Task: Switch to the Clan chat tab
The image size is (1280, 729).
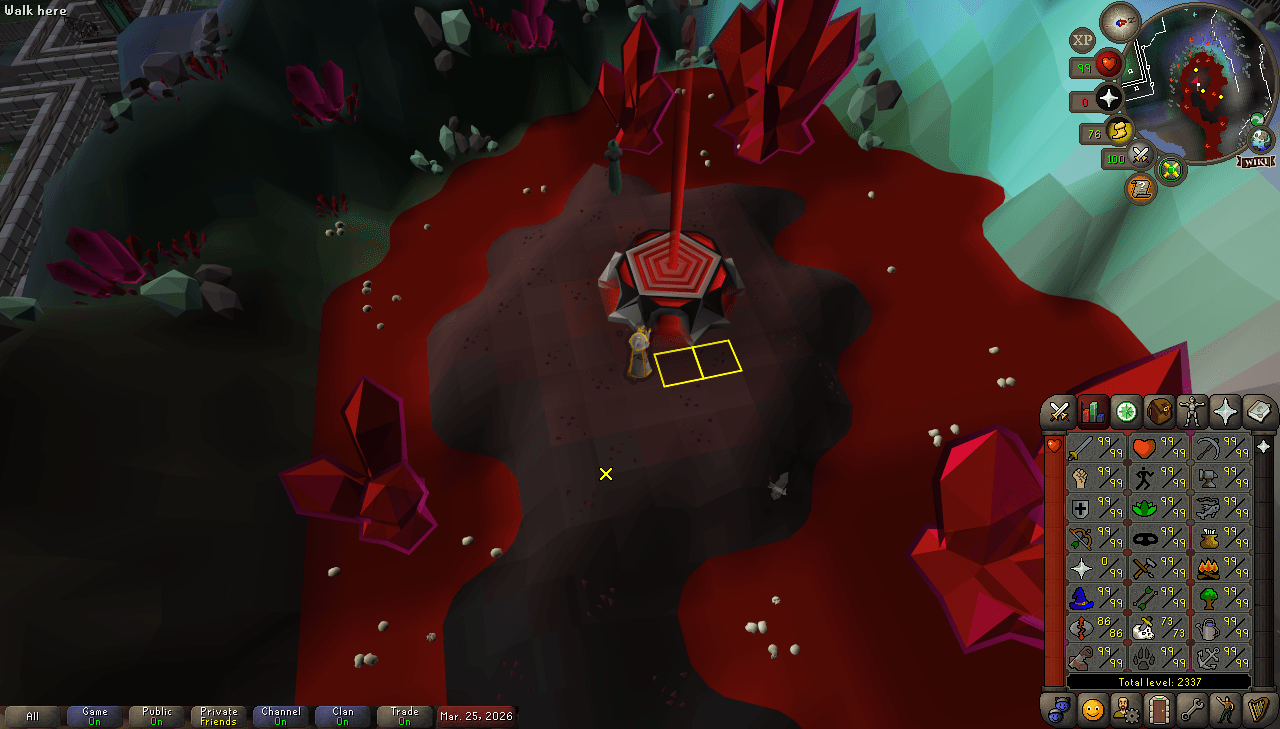Action: [342, 716]
